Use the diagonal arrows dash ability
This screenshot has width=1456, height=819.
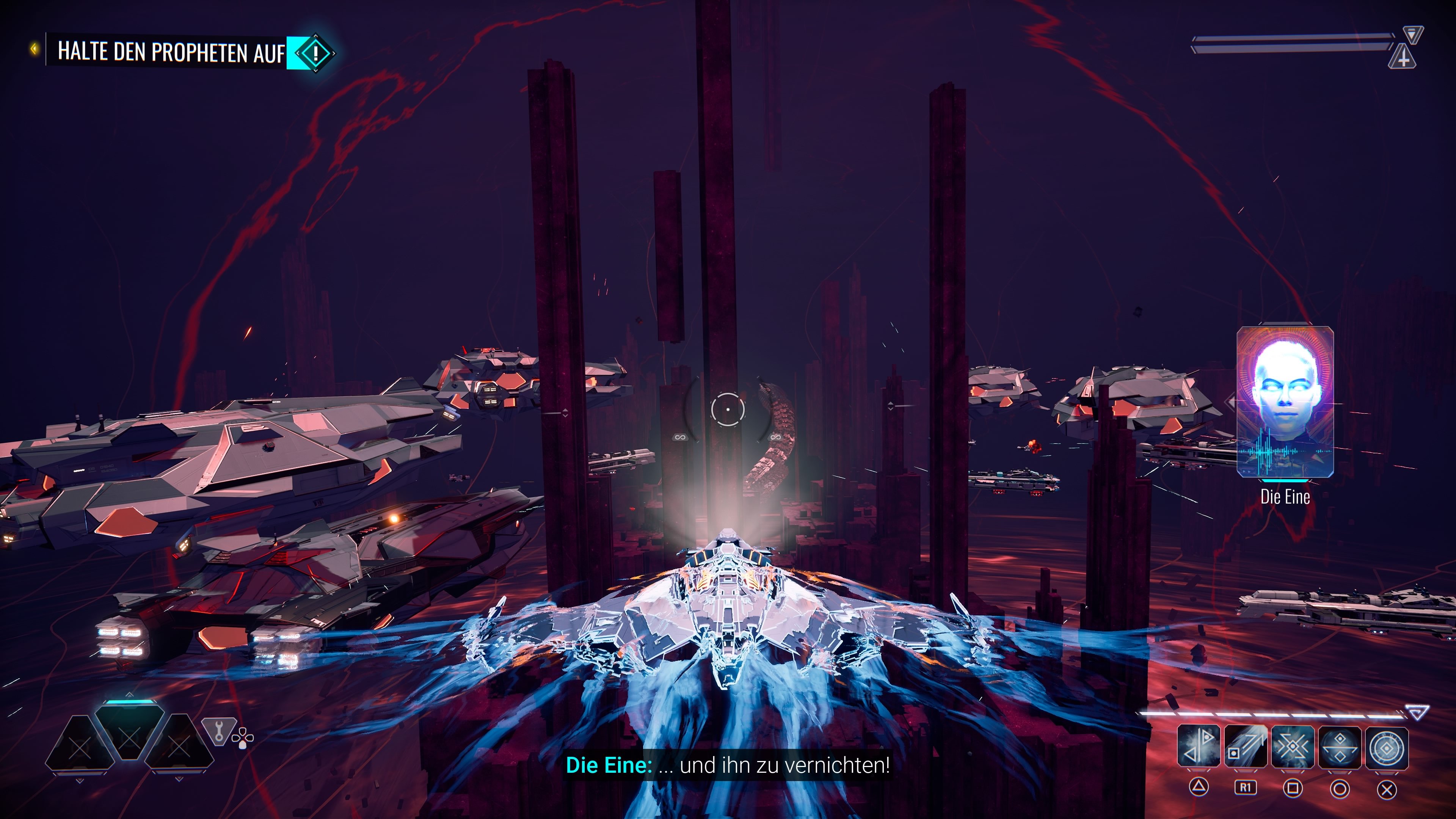pos(1246,747)
